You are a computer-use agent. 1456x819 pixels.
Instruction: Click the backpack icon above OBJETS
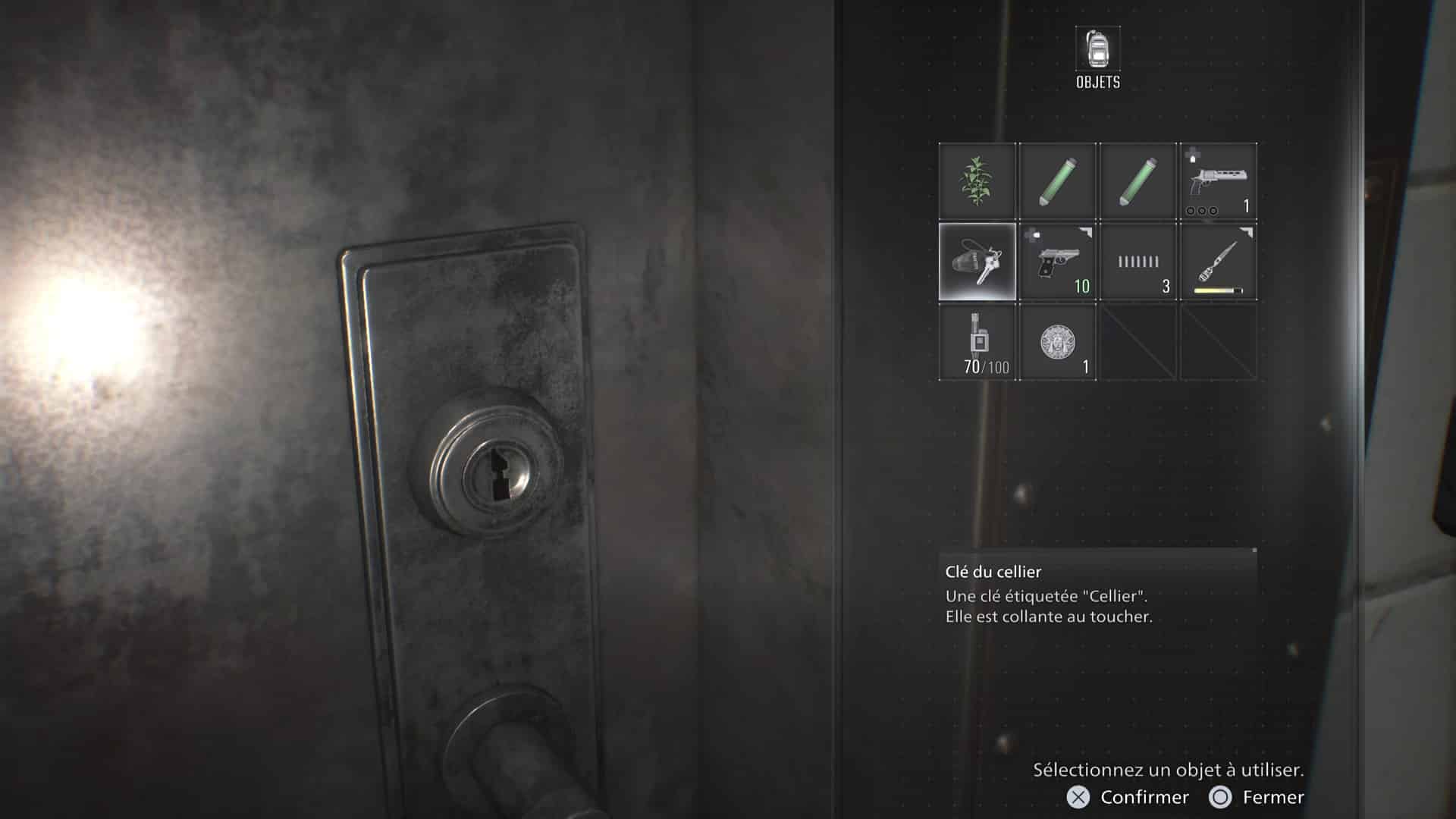tap(1097, 49)
